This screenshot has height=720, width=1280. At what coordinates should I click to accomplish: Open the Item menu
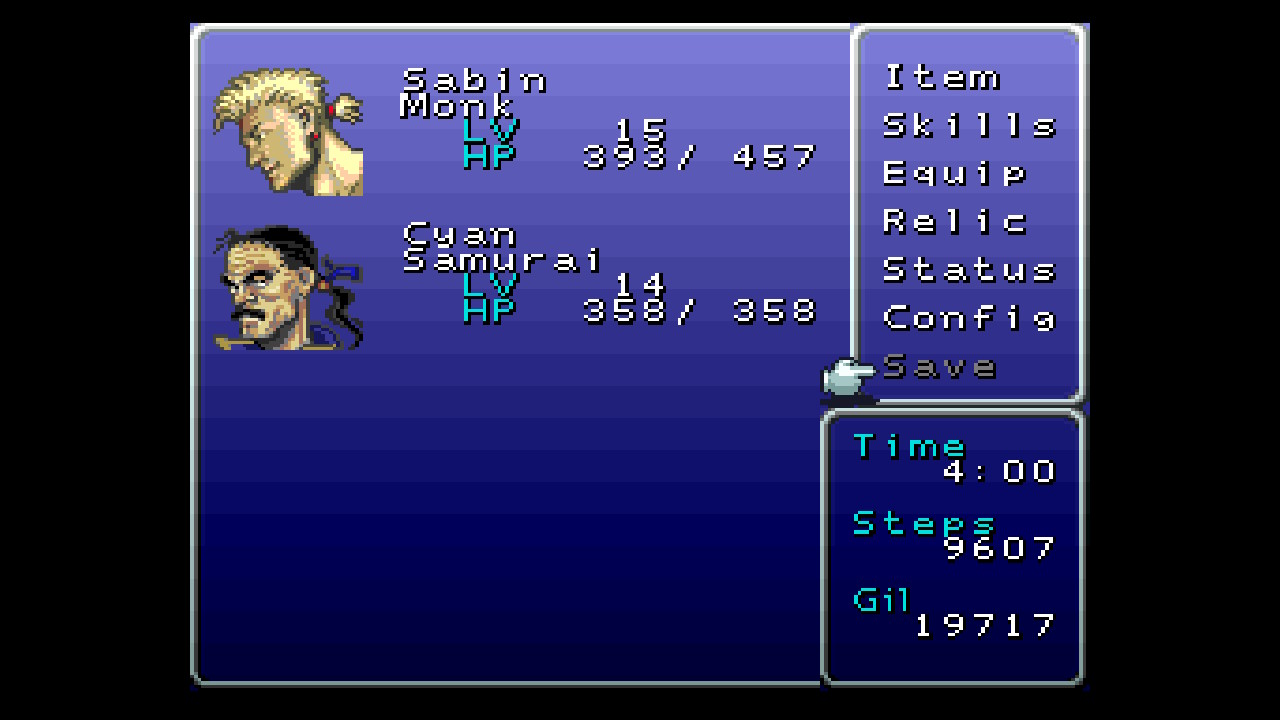tap(941, 78)
